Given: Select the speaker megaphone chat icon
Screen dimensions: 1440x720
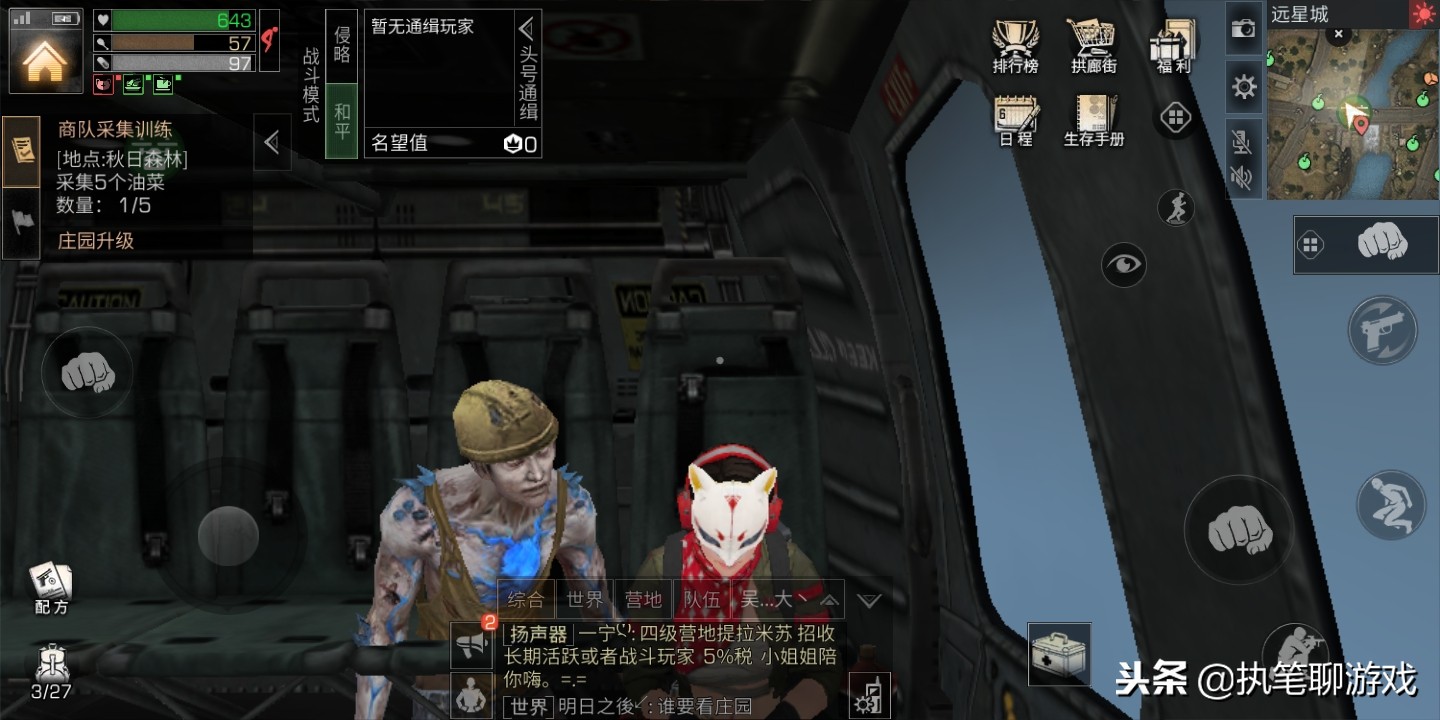Looking at the screenshot, I should tap(470, 645).
